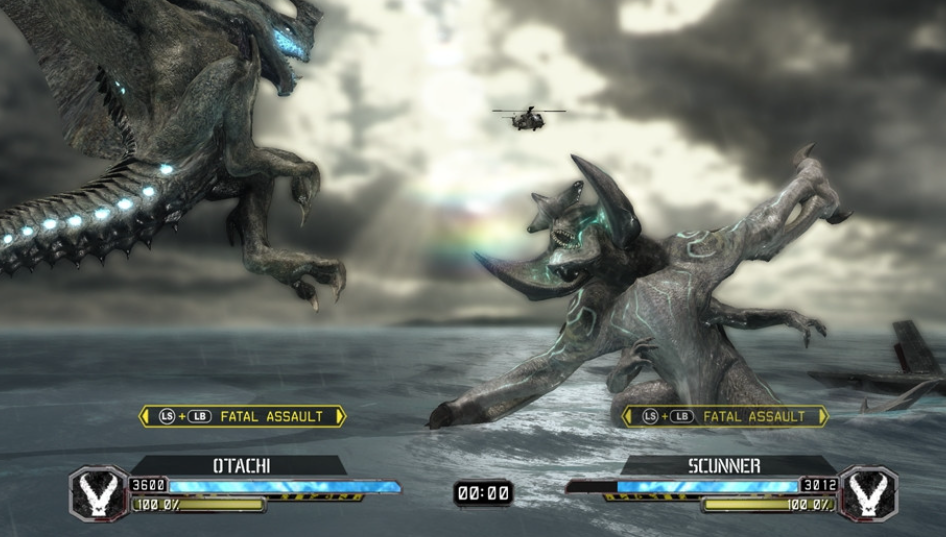946x537 pixels.
Task: Select the OTACHI name plate
Action: click(241, 466)
